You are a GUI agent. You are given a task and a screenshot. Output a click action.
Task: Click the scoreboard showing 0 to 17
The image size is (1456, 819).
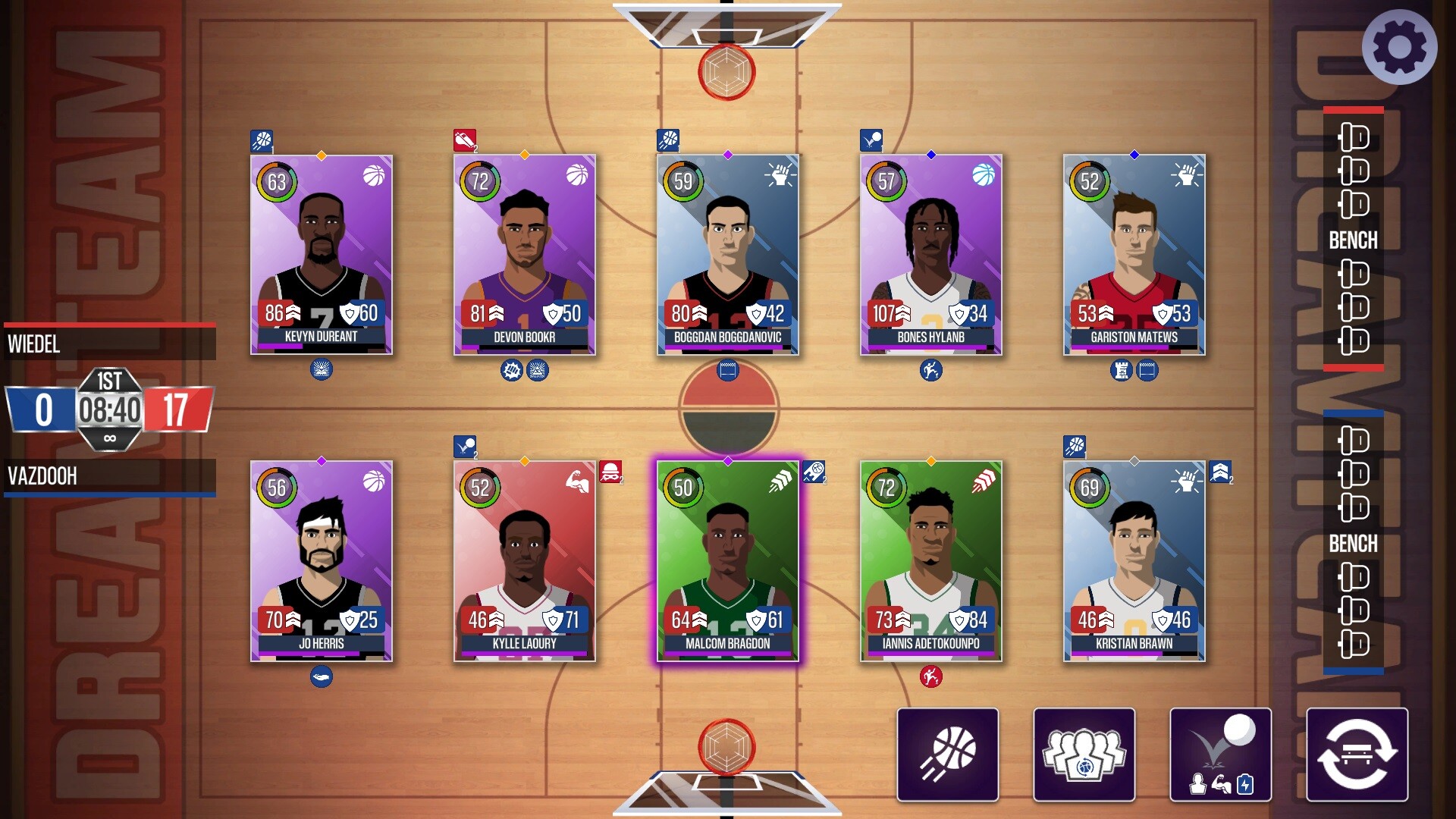click(110, 409)
